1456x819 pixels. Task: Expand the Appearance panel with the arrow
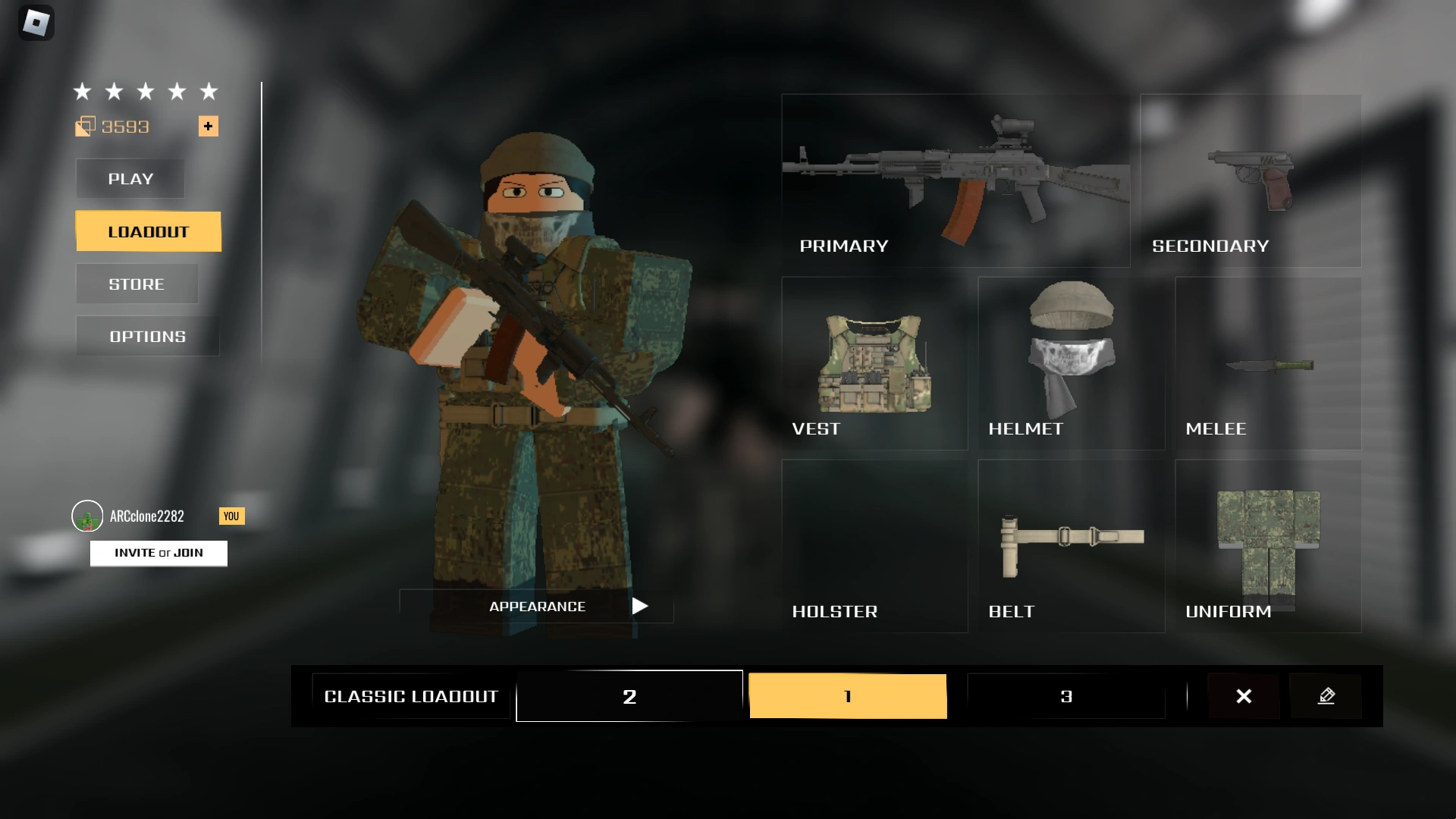(639, 606)
